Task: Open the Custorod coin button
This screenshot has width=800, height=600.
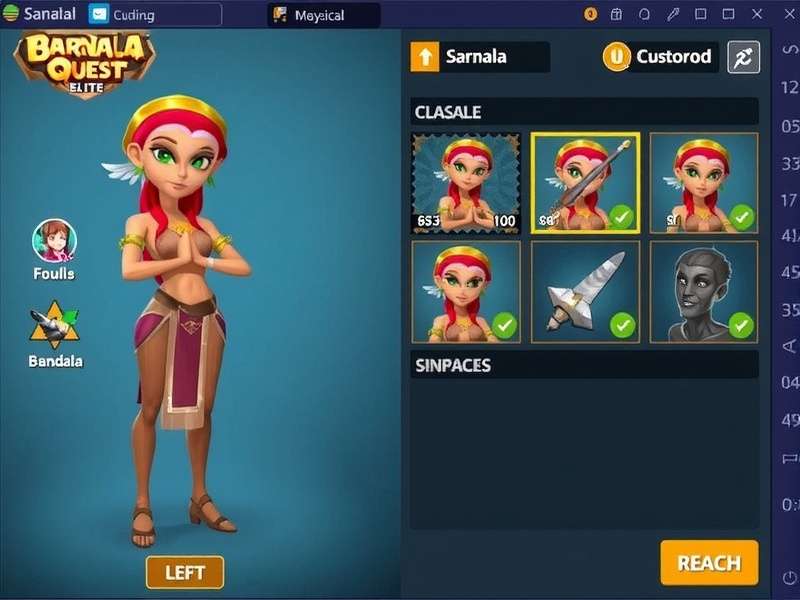Action: click(617, 57)
